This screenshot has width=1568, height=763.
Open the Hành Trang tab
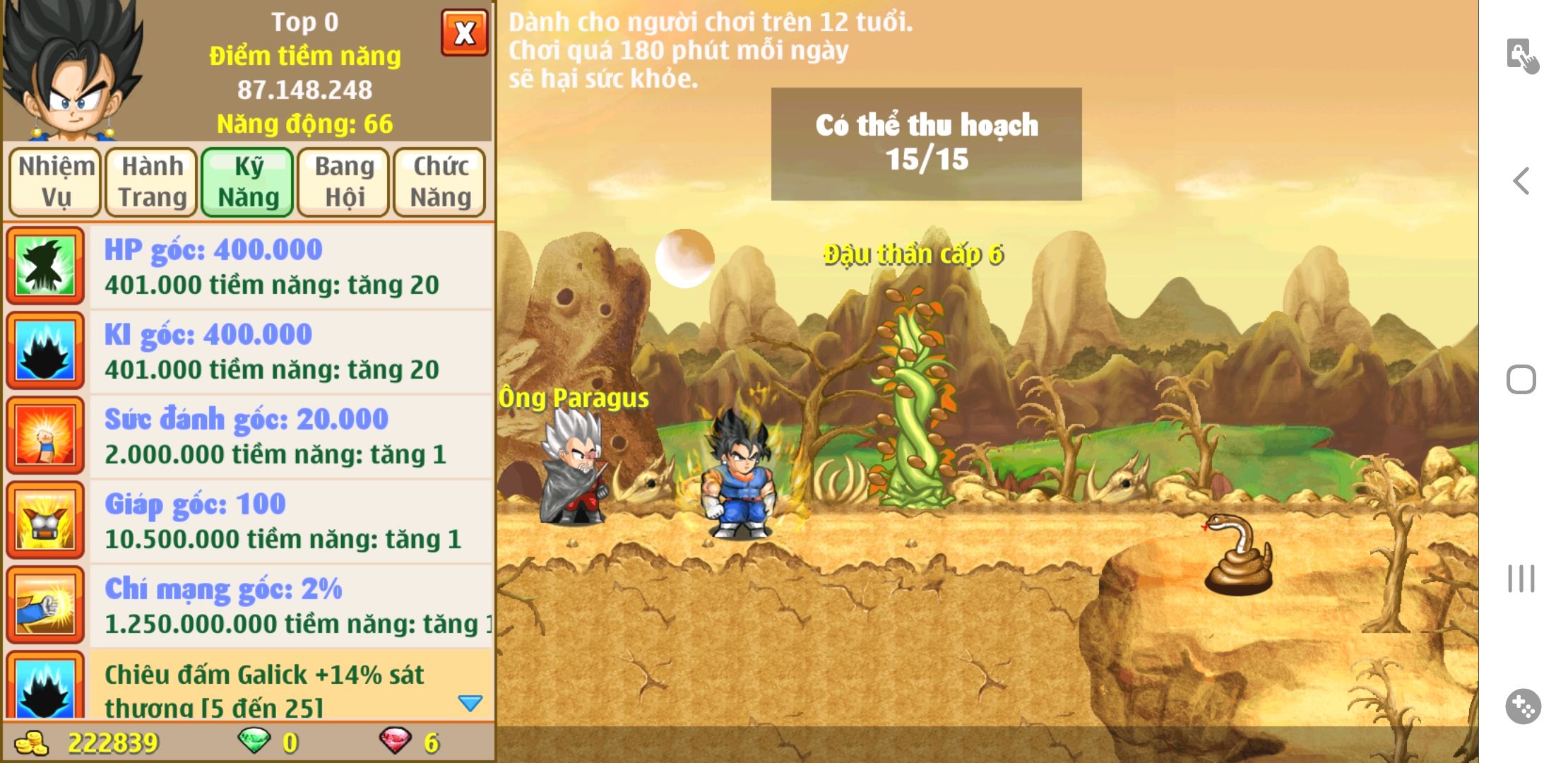click(x=152, y=182)
